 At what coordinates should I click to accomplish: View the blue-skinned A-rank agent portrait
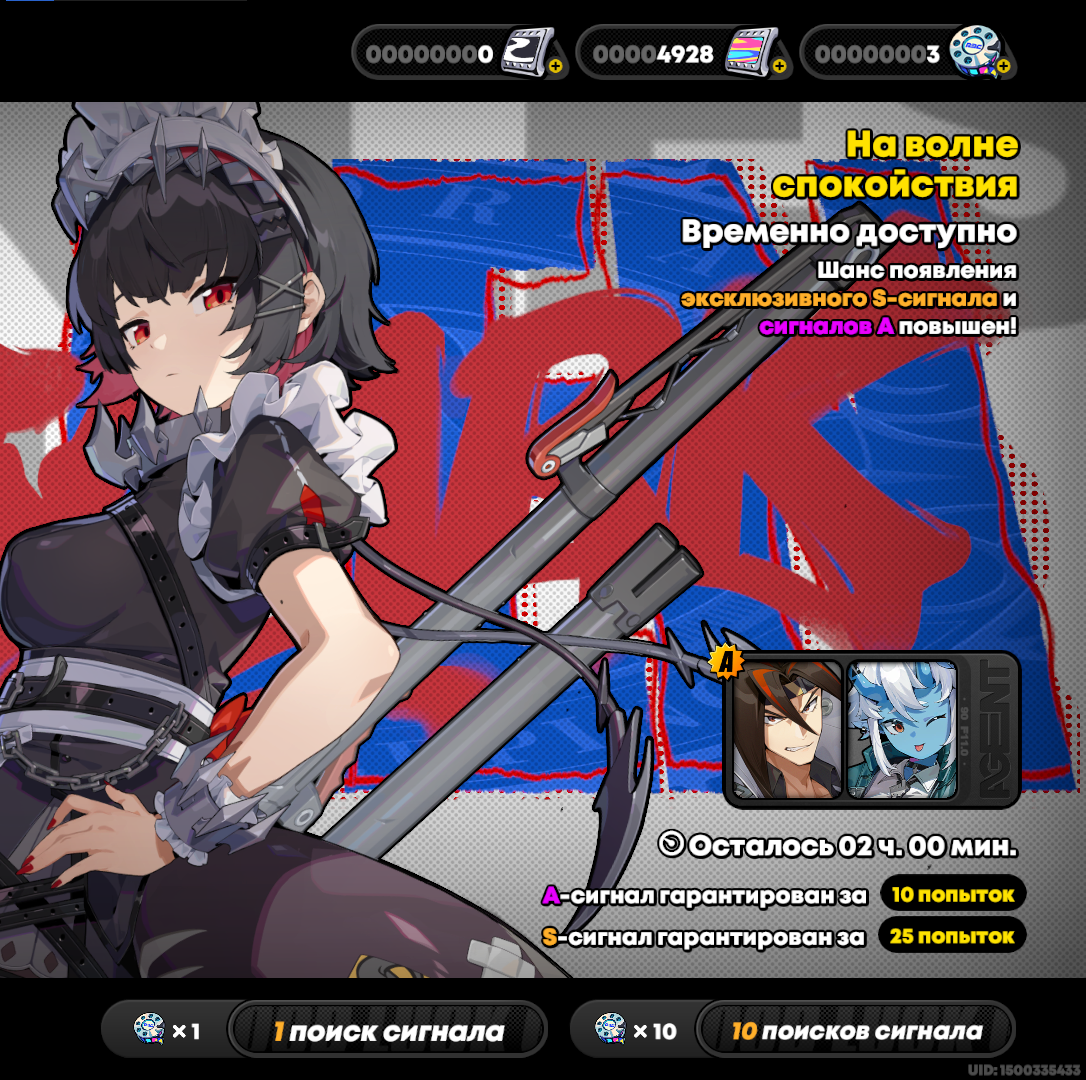[x=902, y=729]
